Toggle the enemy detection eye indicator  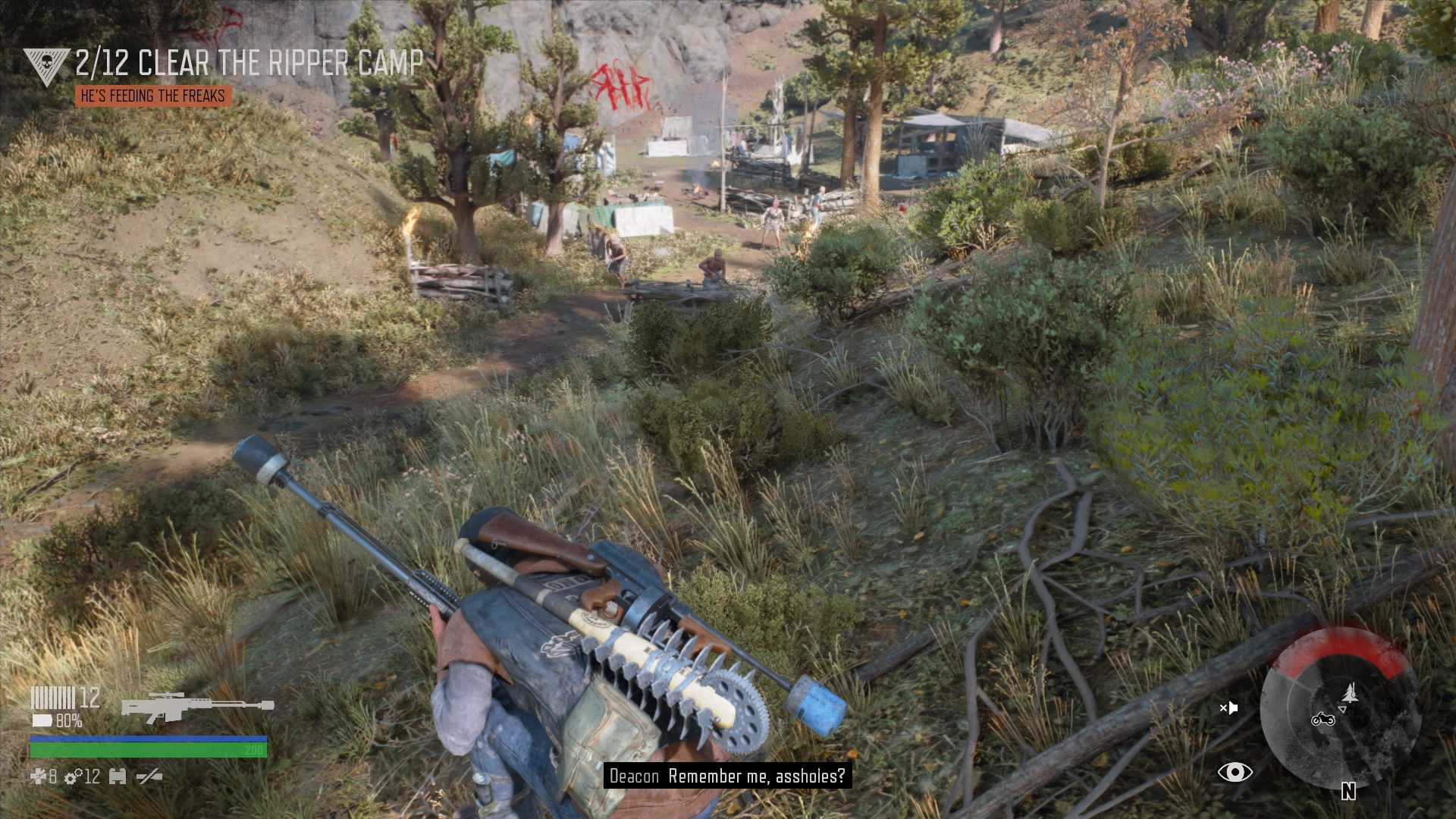[1235, 773]
